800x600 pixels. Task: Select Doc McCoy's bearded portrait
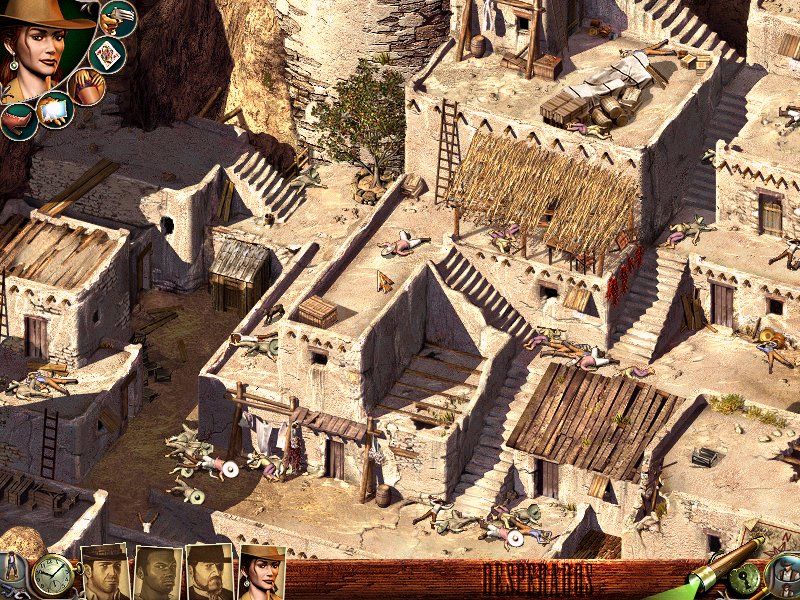210,573
